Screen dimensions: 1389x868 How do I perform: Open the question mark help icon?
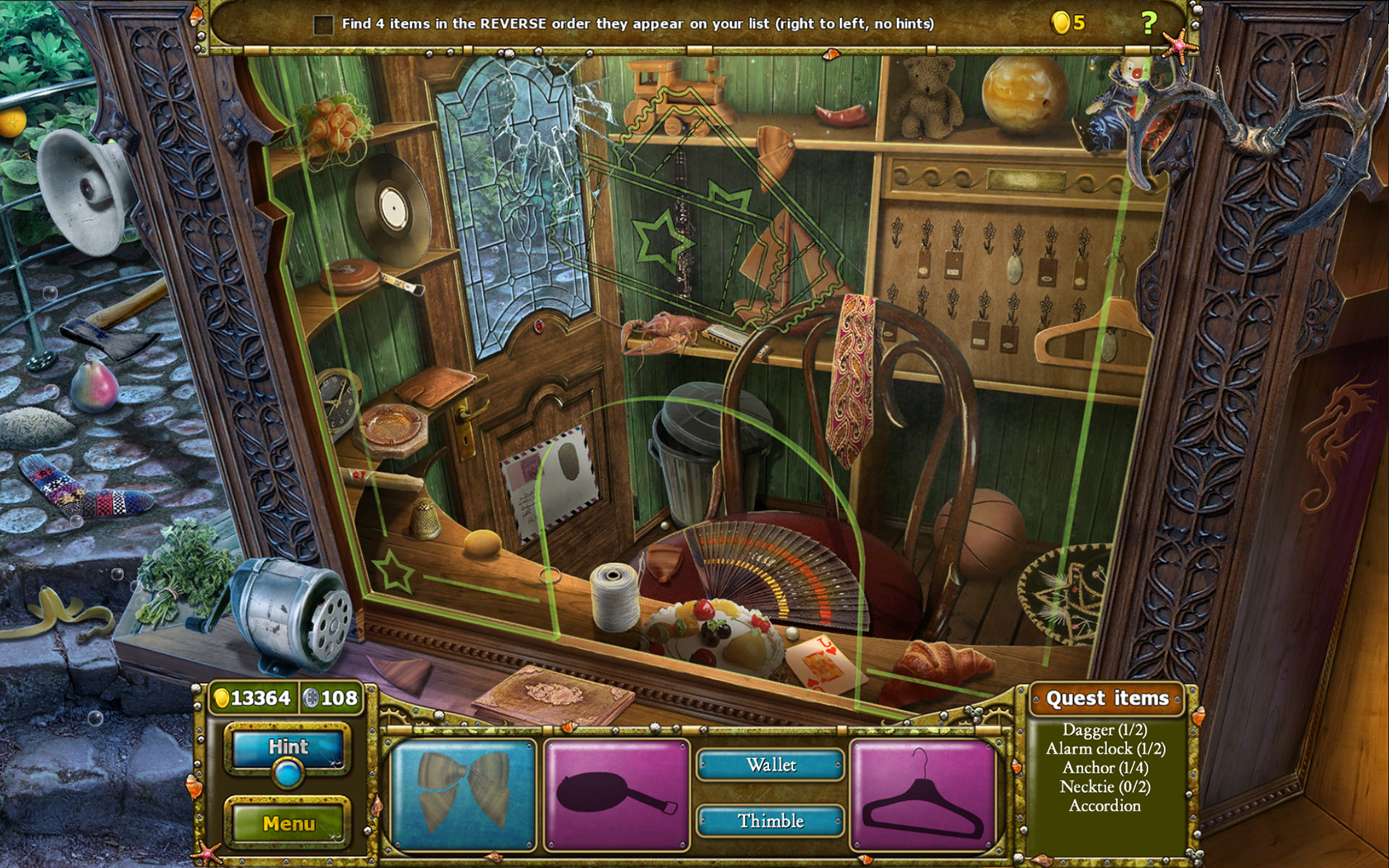click(1148, 23)
